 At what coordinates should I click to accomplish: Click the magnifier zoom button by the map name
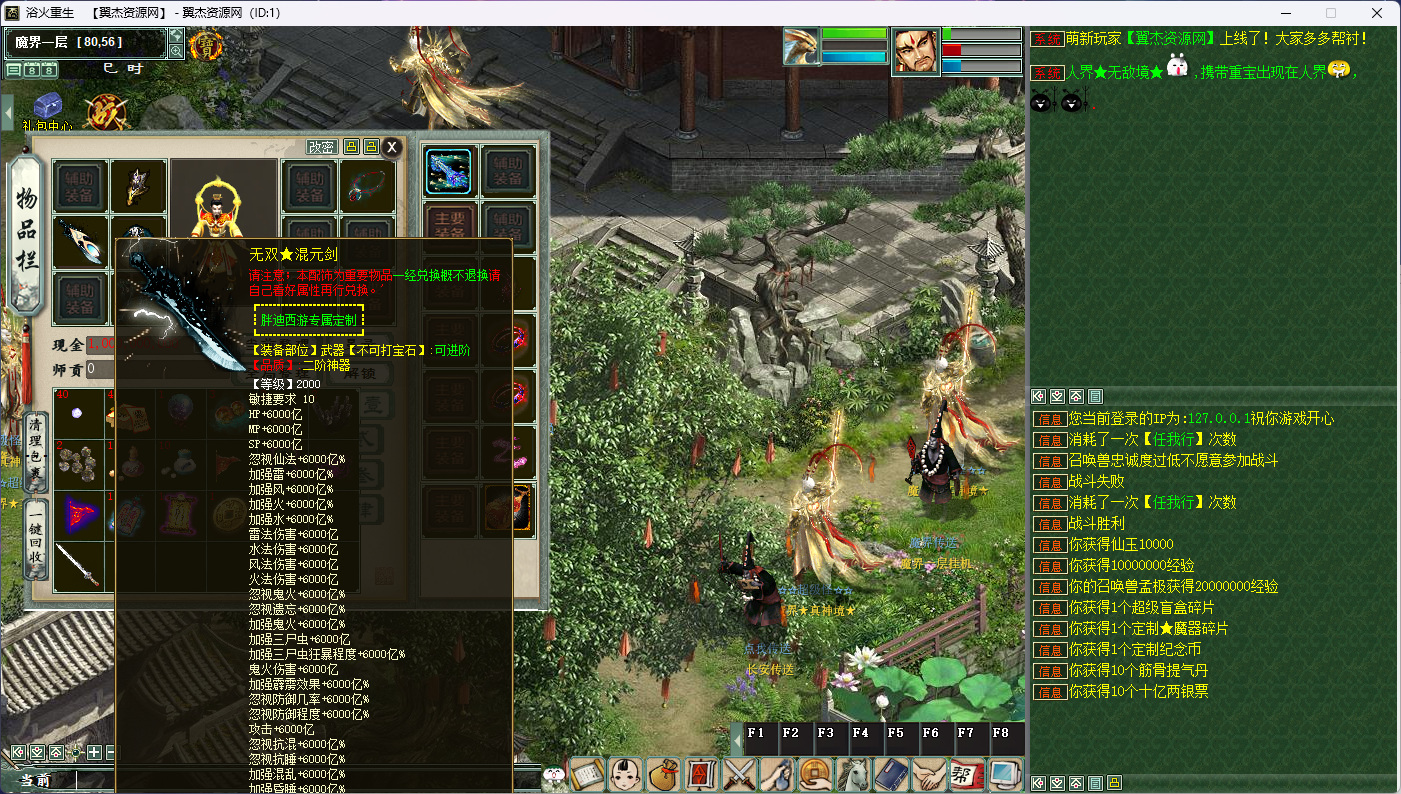coord(176,51)
